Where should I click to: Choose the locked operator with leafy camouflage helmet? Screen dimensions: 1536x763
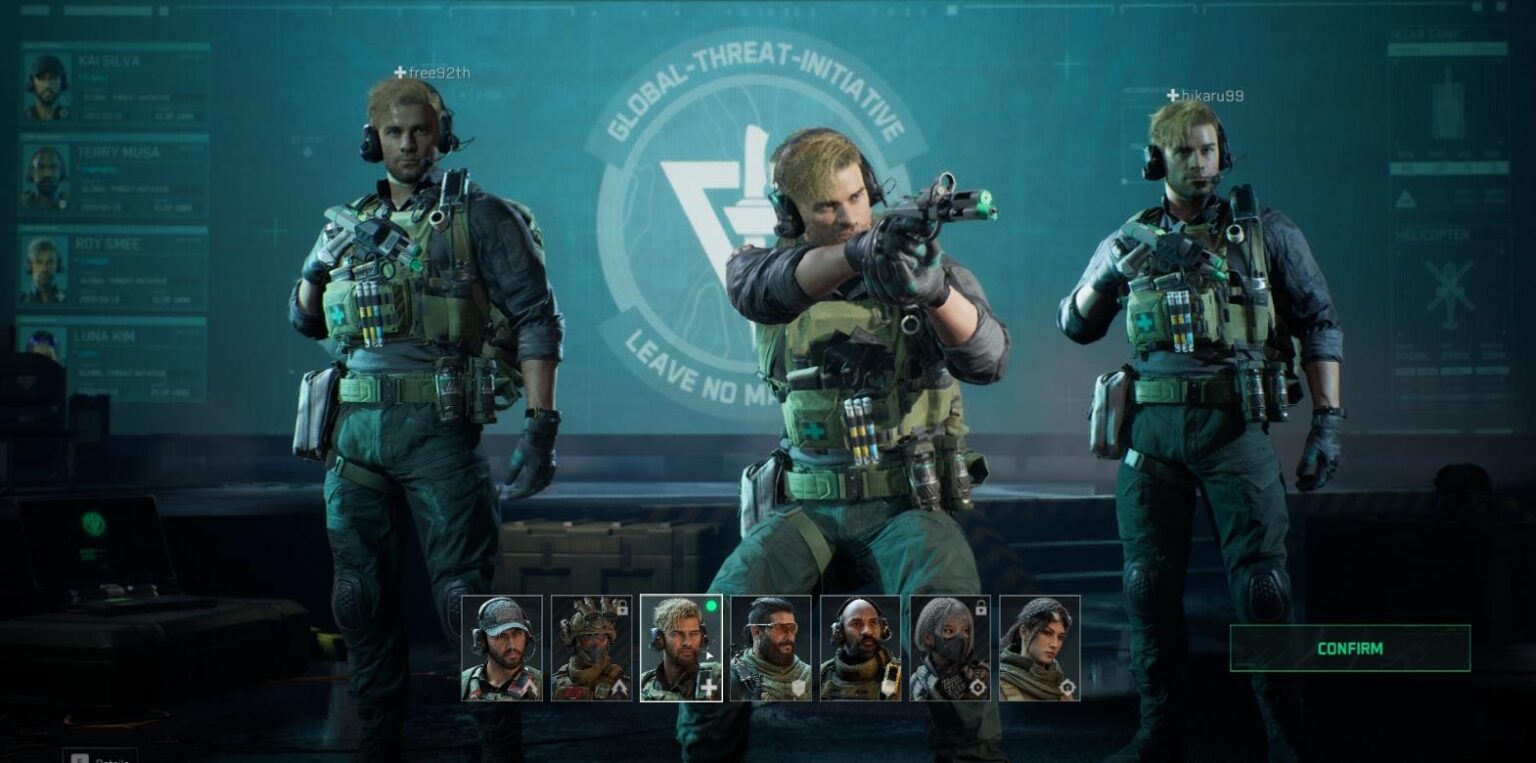(591, 647)
